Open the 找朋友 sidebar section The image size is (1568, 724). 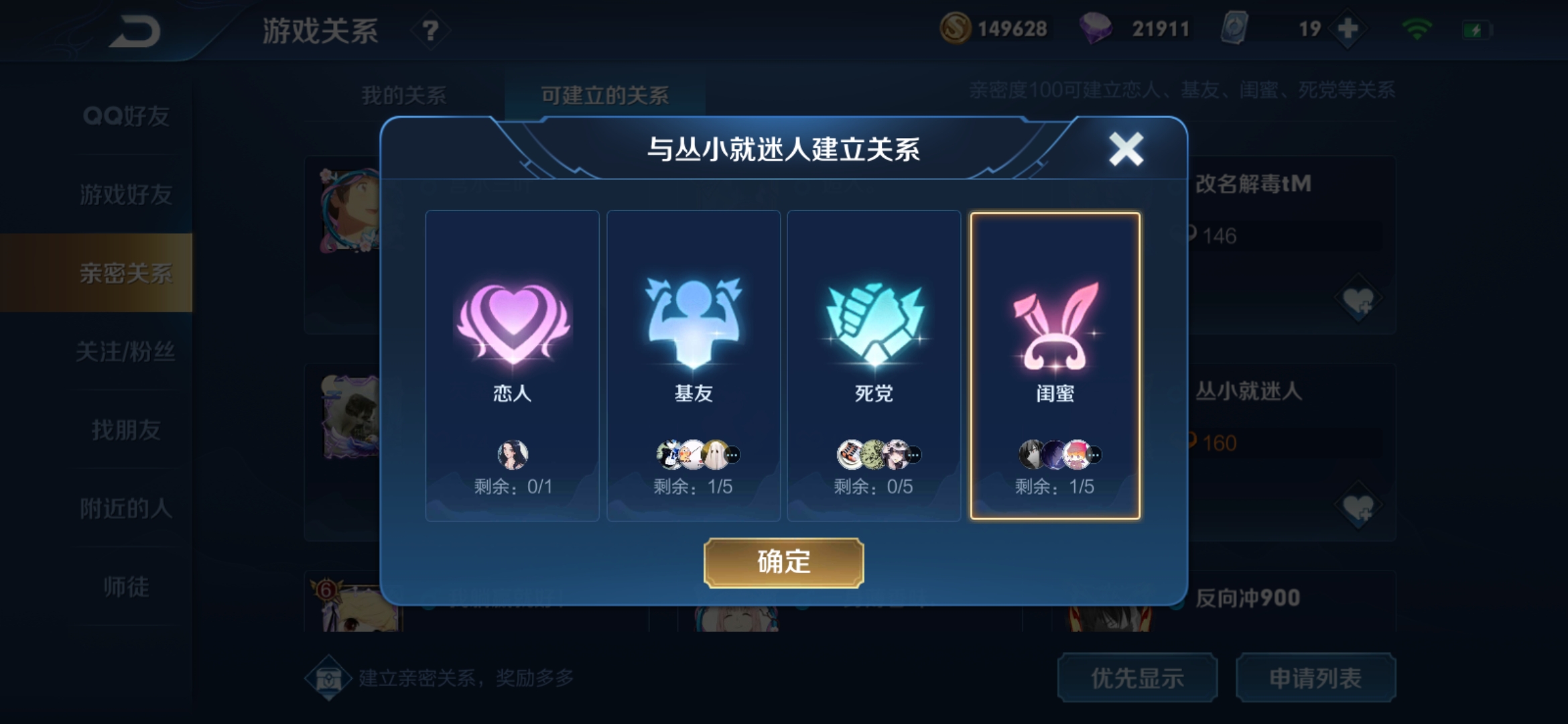pyautogui.click(x=127, y=431)
